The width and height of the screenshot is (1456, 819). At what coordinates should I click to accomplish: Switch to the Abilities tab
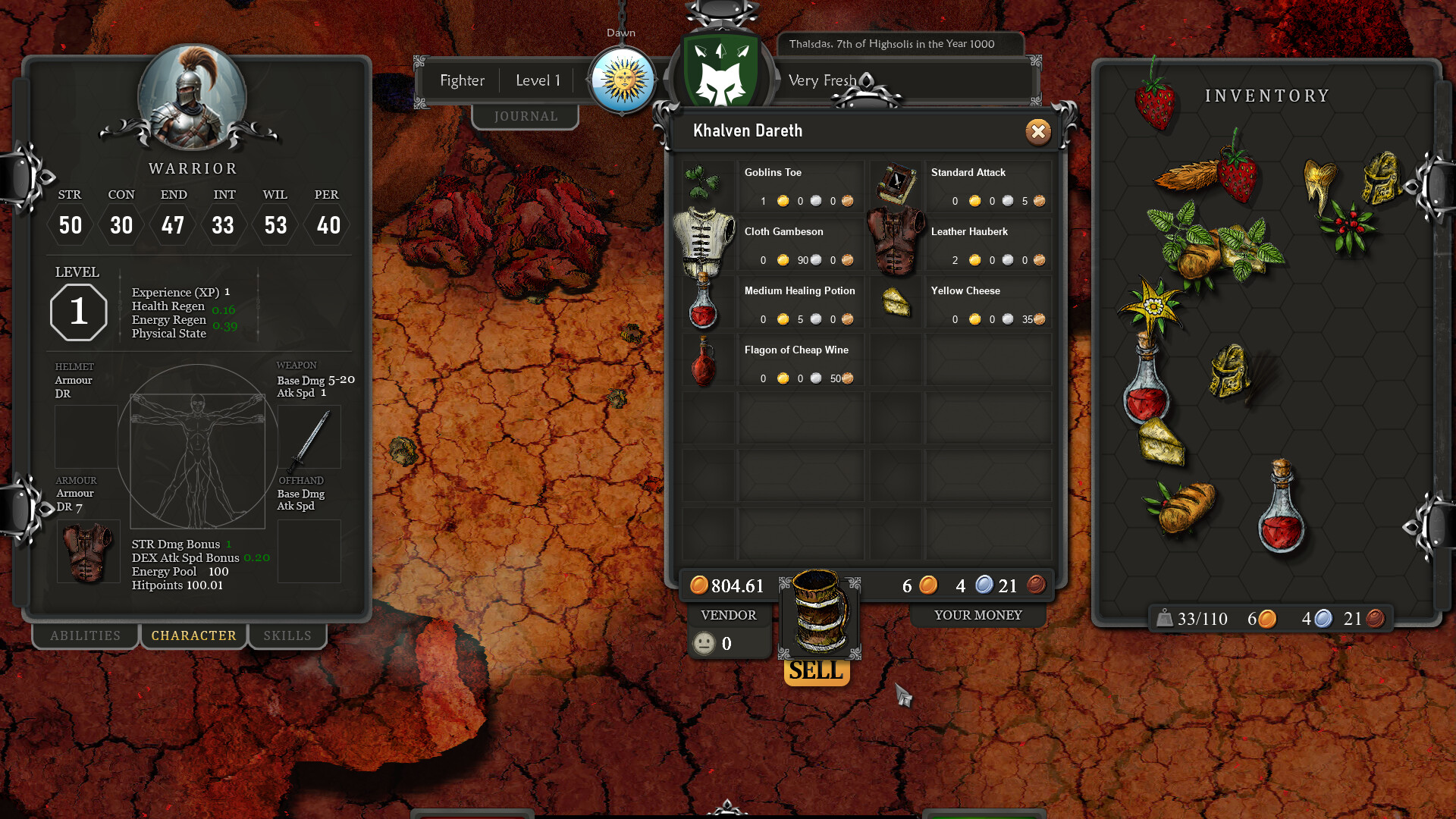84,635
